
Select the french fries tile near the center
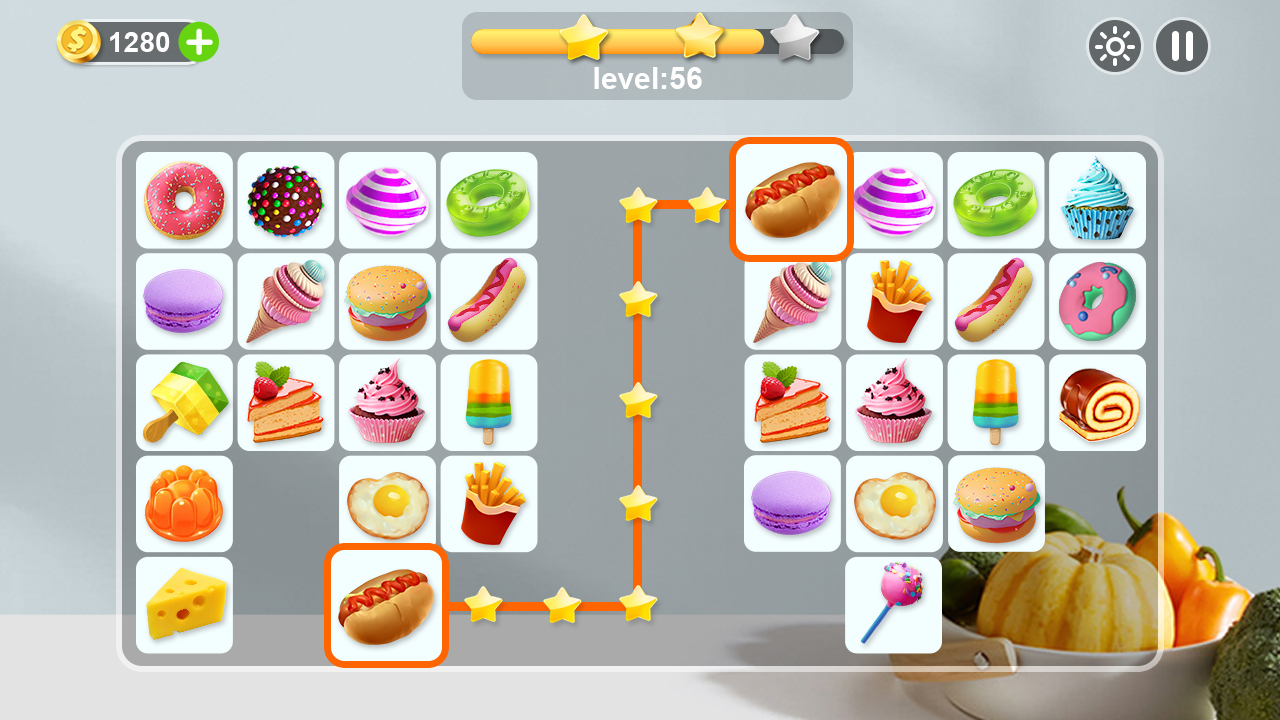click(x=490, y=503)
